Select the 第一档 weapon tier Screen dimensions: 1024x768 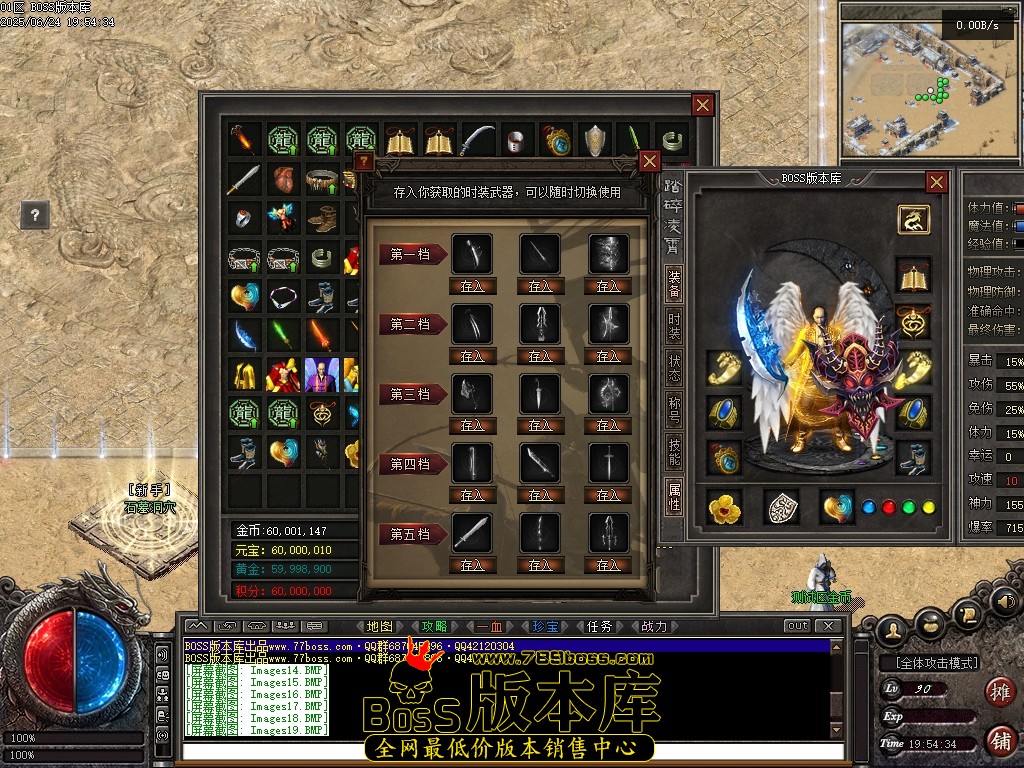coord(410,254)
